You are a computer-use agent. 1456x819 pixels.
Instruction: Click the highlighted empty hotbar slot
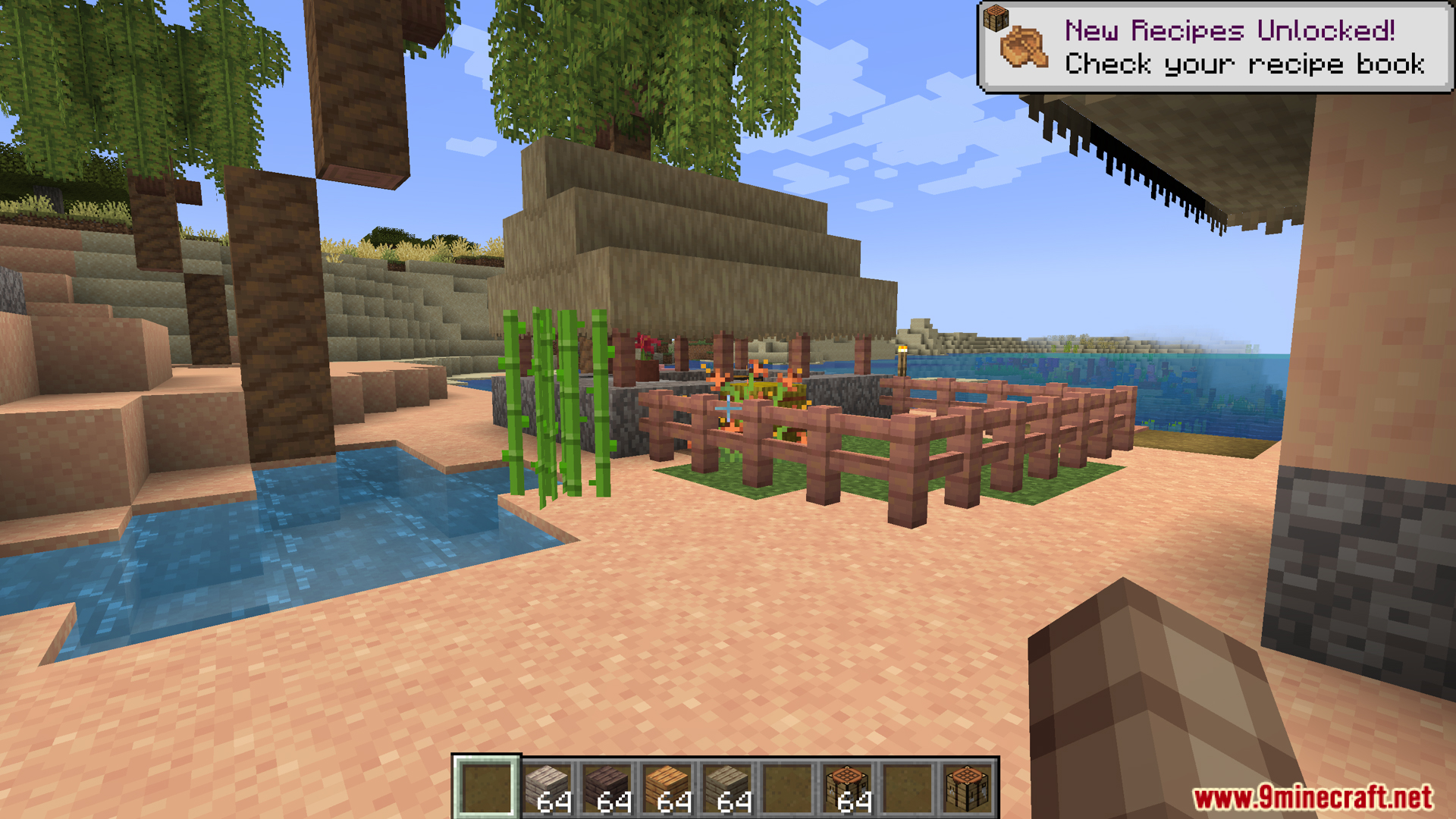pyautogui.click(x=486, y=788)
